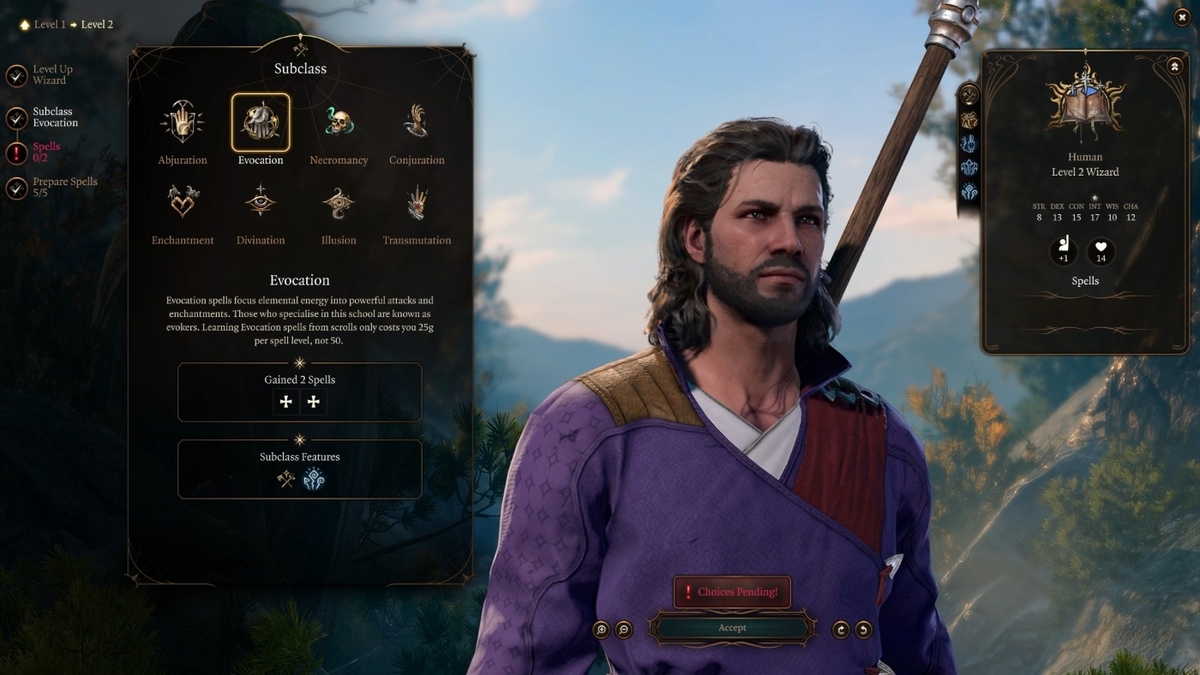Choose the Enchantment subclass

tap(182, 203)
